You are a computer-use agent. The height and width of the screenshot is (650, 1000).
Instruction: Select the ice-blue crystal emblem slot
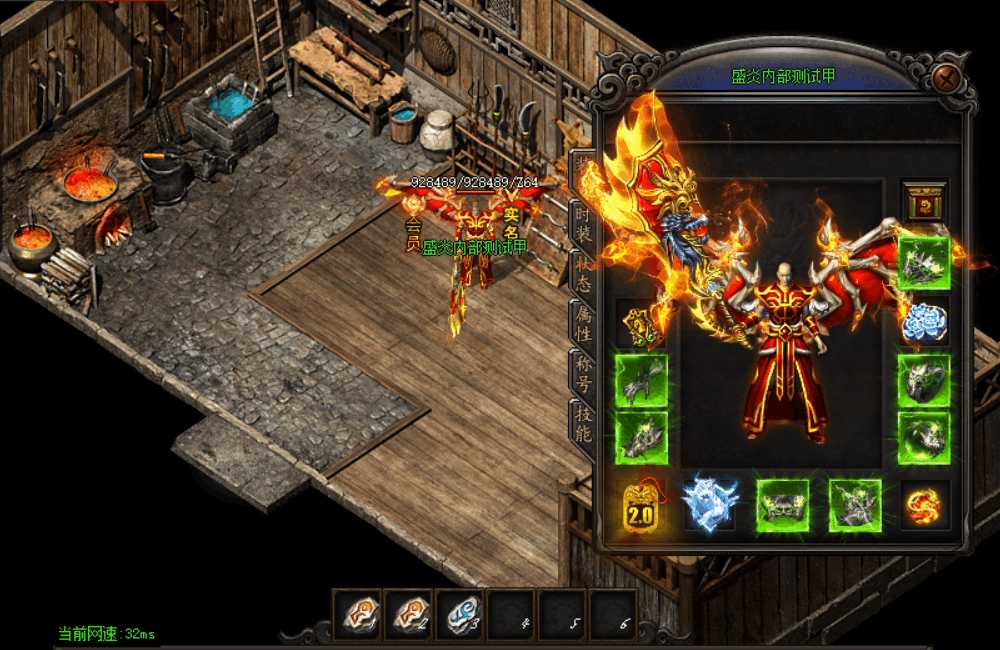coord(710,503)
